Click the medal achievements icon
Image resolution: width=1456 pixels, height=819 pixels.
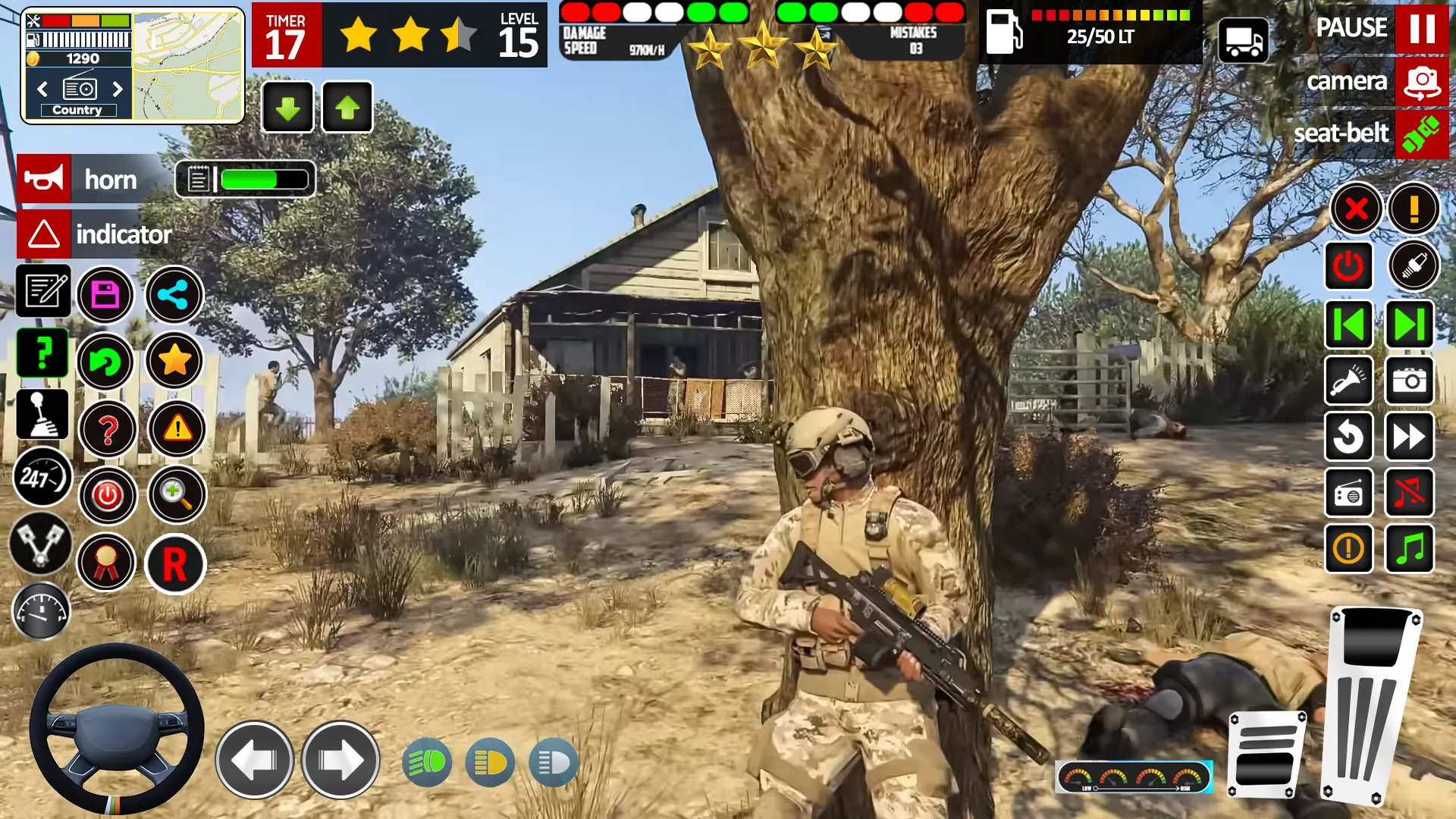(x=106, y=562)
